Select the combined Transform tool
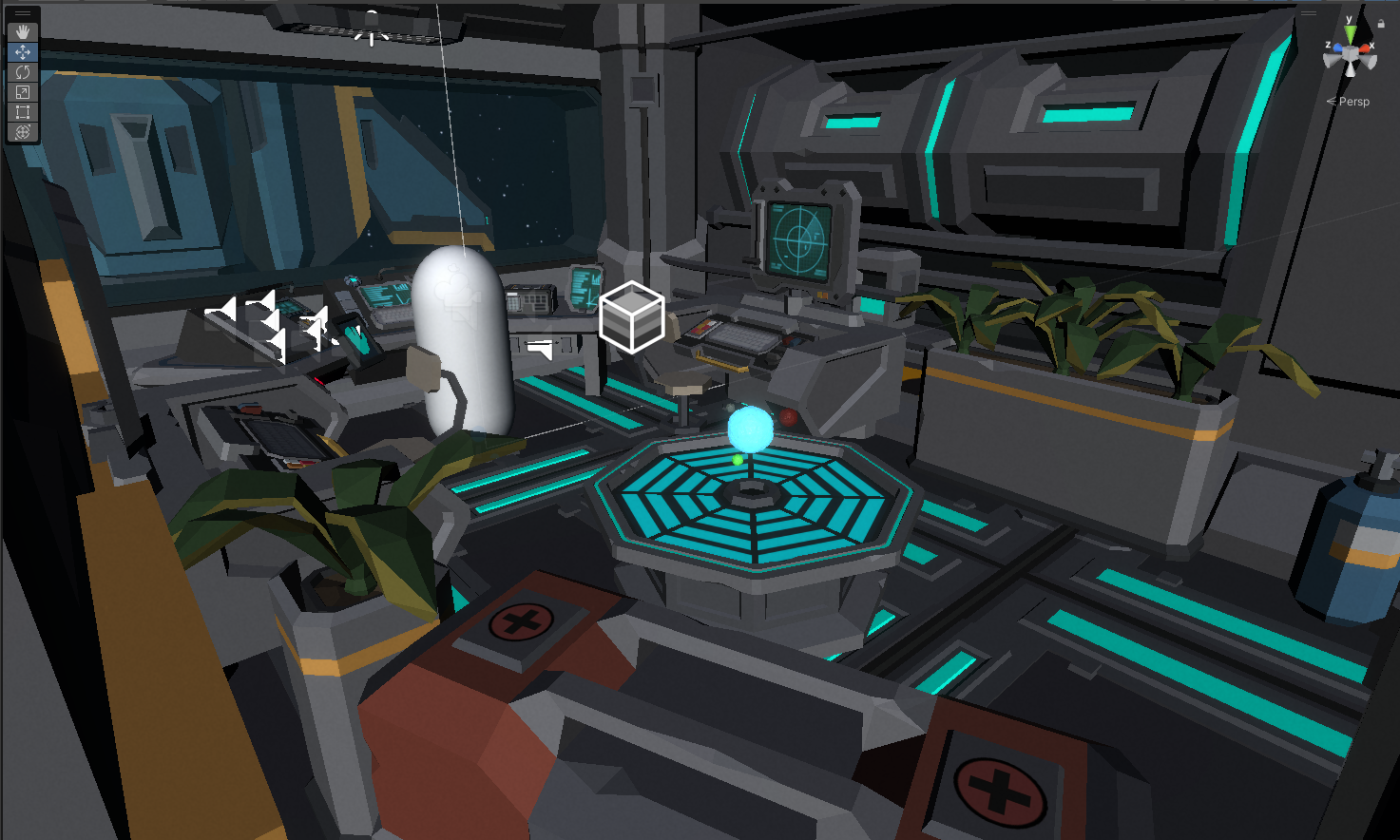Viewport: 1400px width, 840px height. pyautogui.click(x=23, y=131)
